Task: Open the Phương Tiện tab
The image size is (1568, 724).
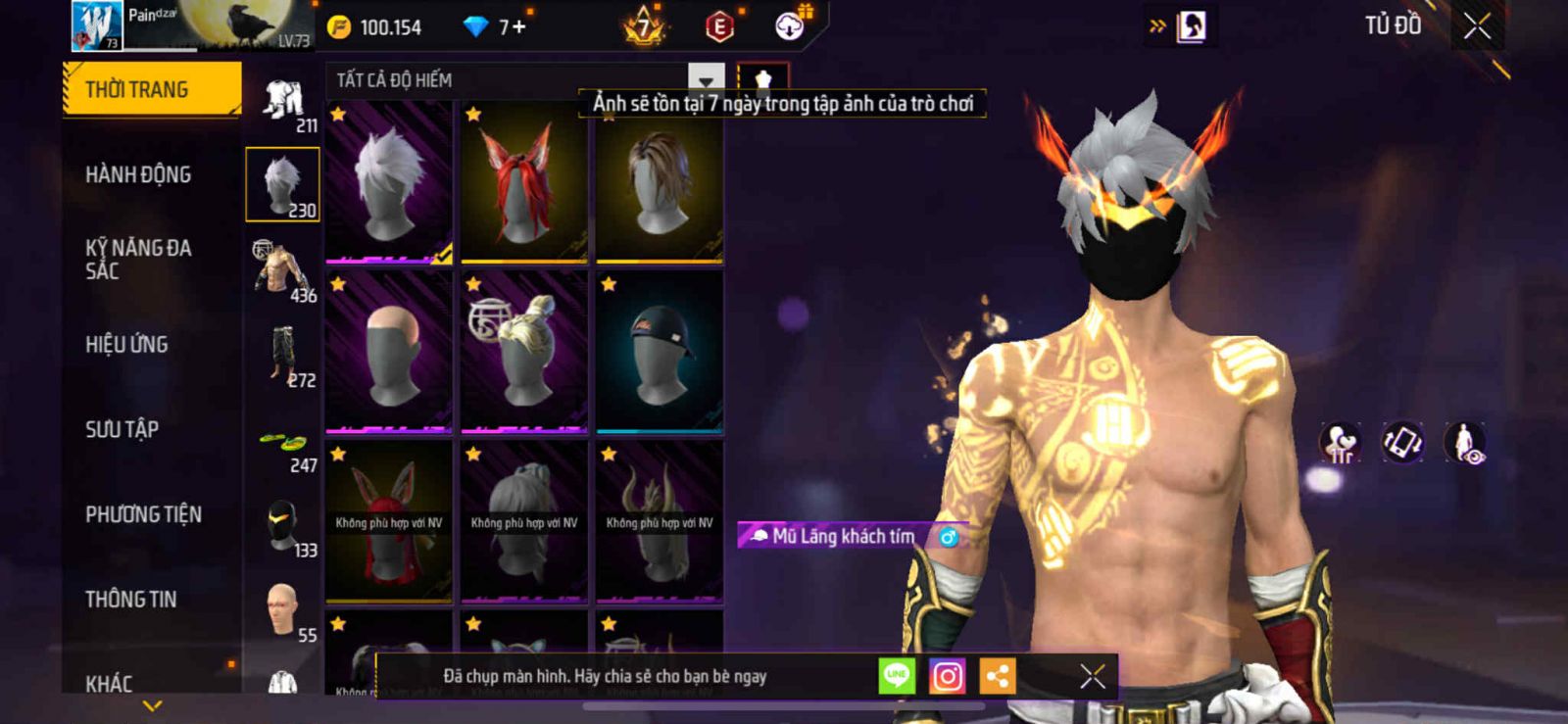Action: [143, 514]
